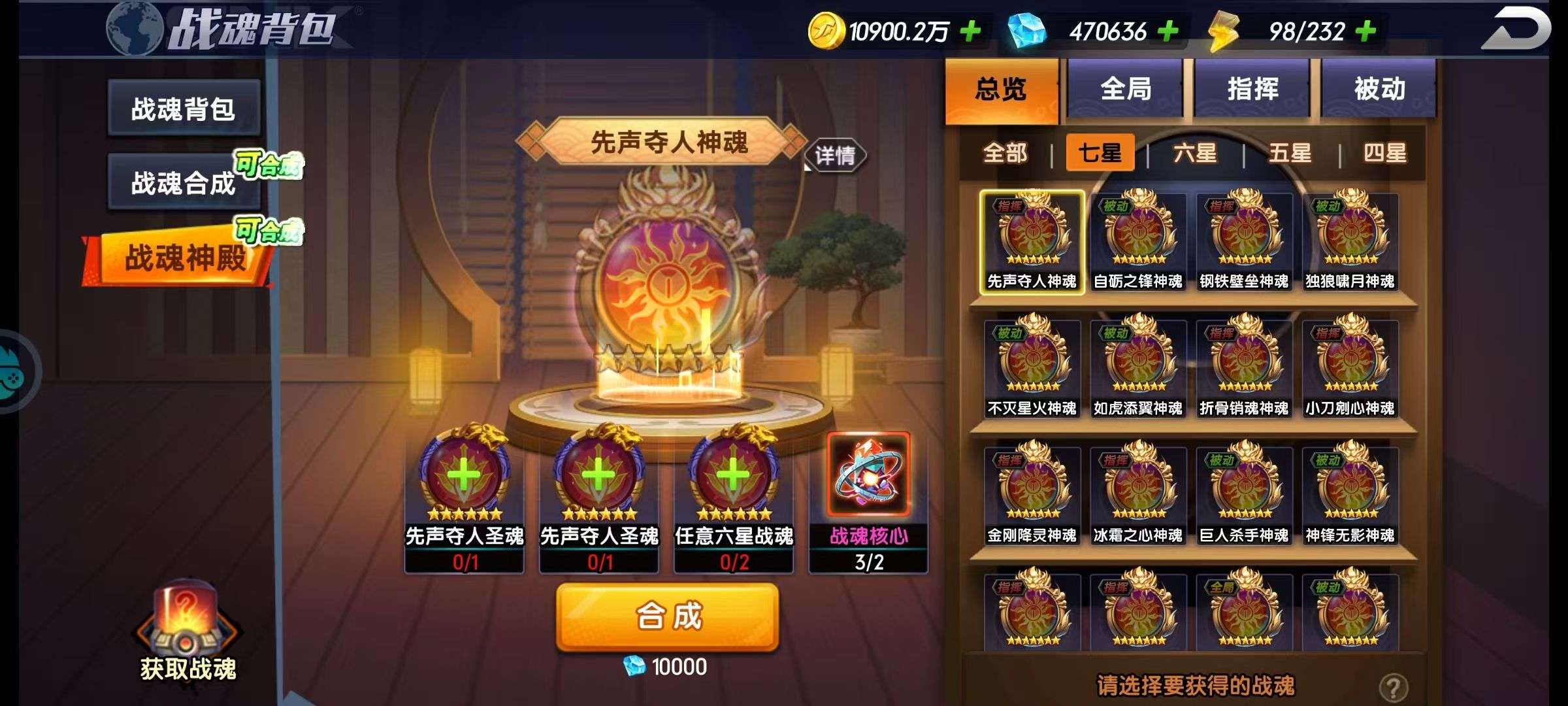
Task: Switch the filter to 四星
Action: click(x=1384, y=154)
